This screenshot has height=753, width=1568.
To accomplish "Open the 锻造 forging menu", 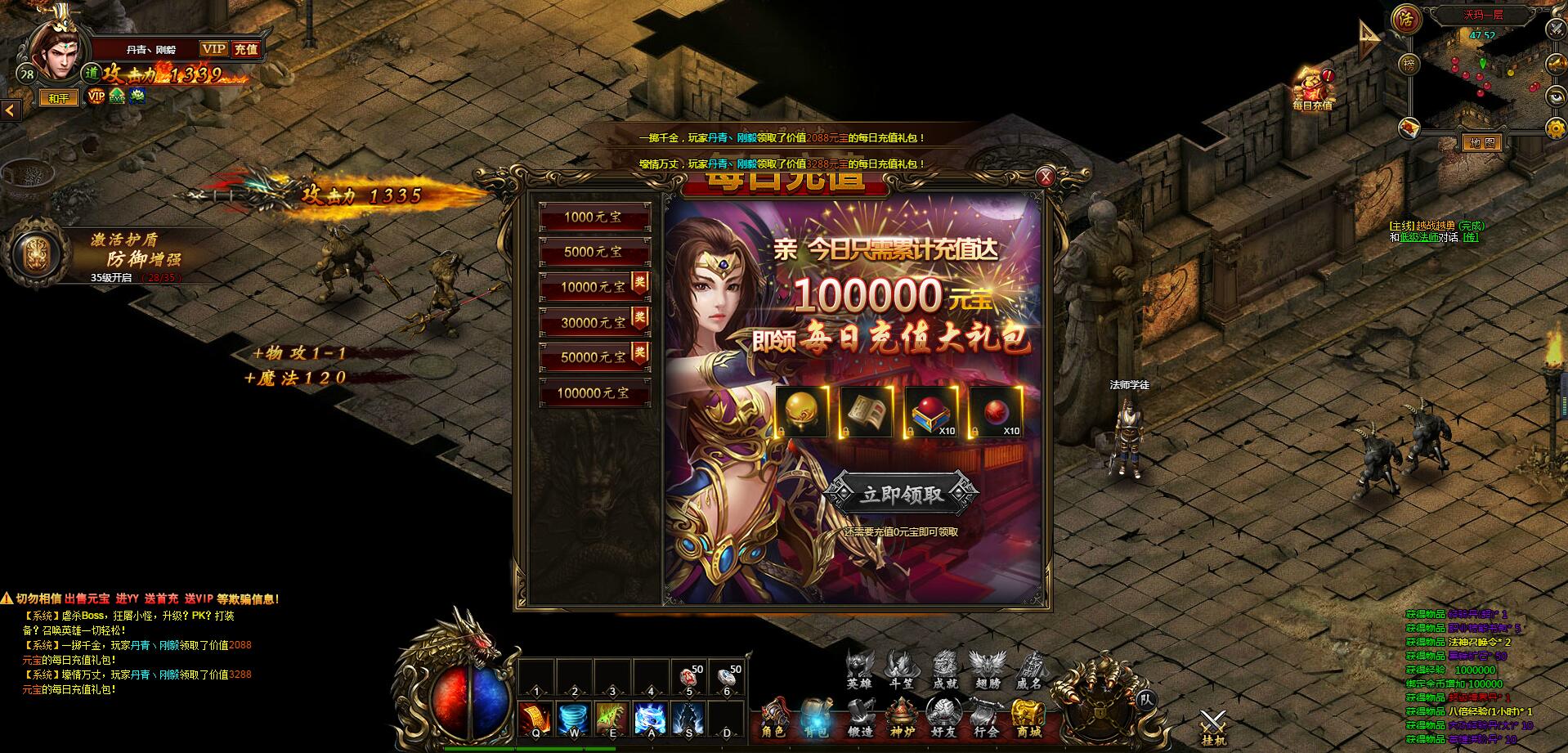I will 859,718.
